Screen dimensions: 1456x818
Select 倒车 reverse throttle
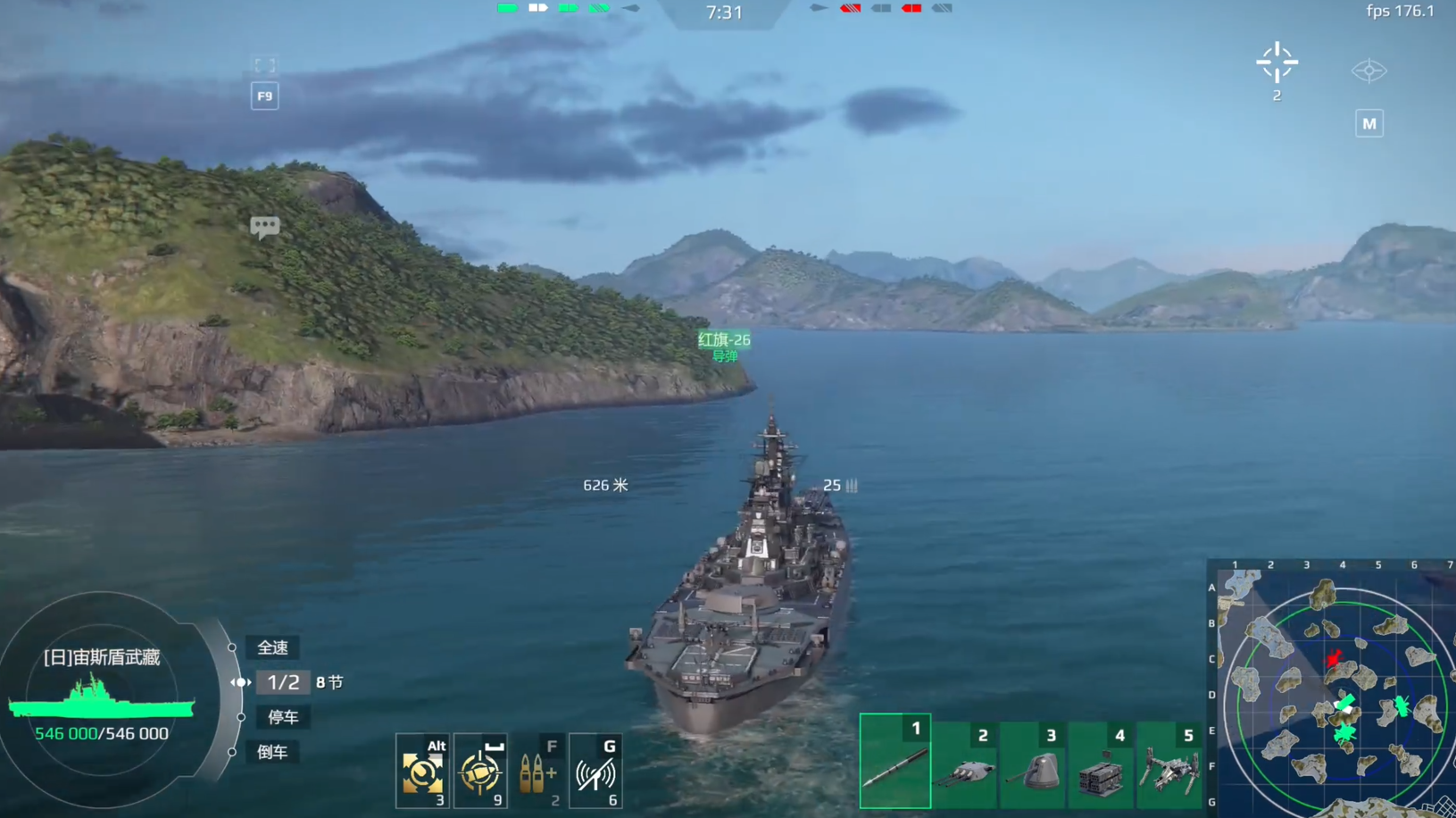coord(272,752)
